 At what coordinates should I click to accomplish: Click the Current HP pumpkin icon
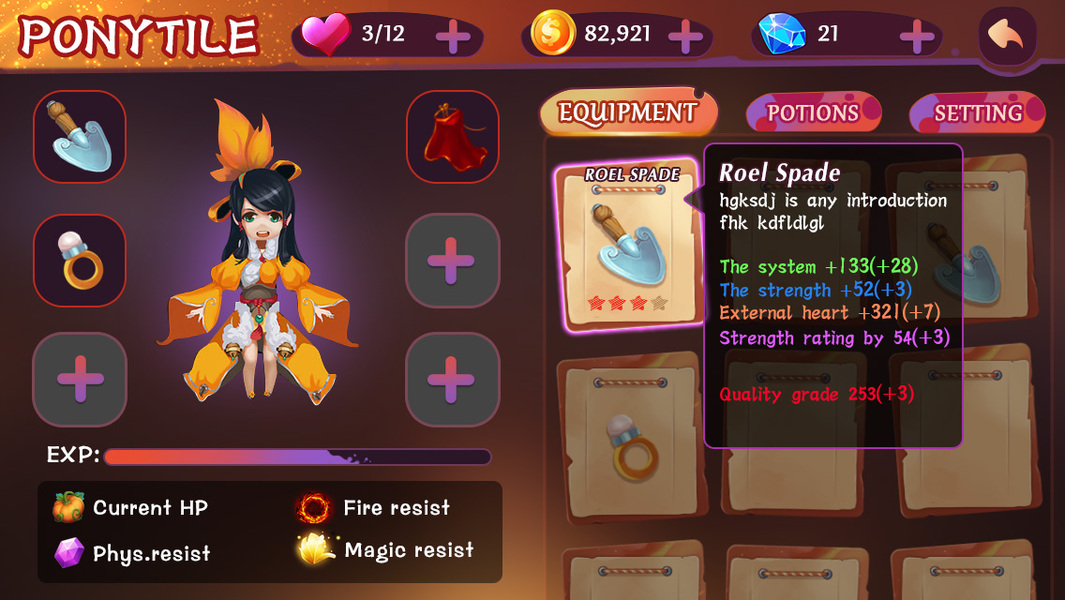click(68, 508)
